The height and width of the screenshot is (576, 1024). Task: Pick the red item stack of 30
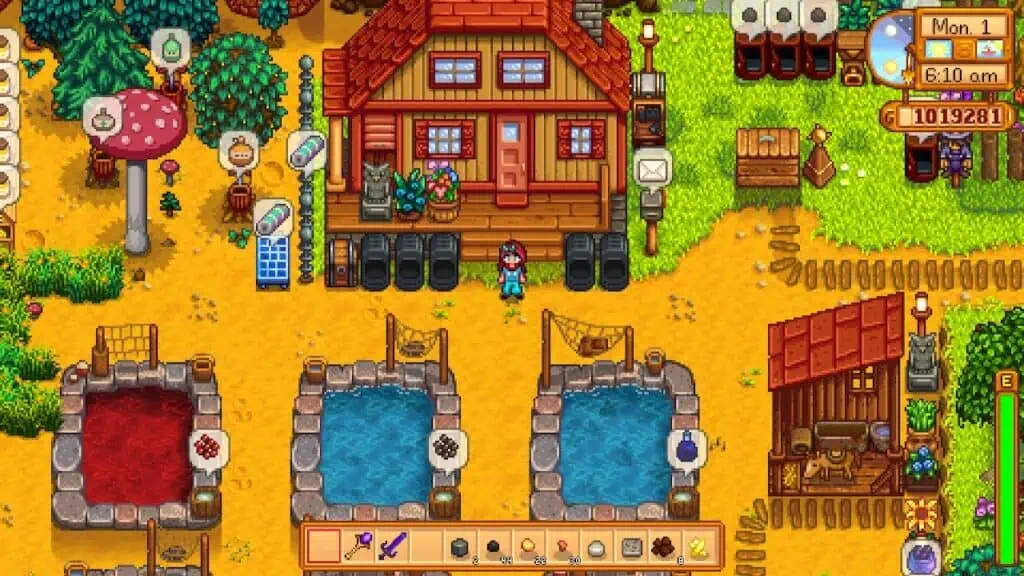(562, 546)
